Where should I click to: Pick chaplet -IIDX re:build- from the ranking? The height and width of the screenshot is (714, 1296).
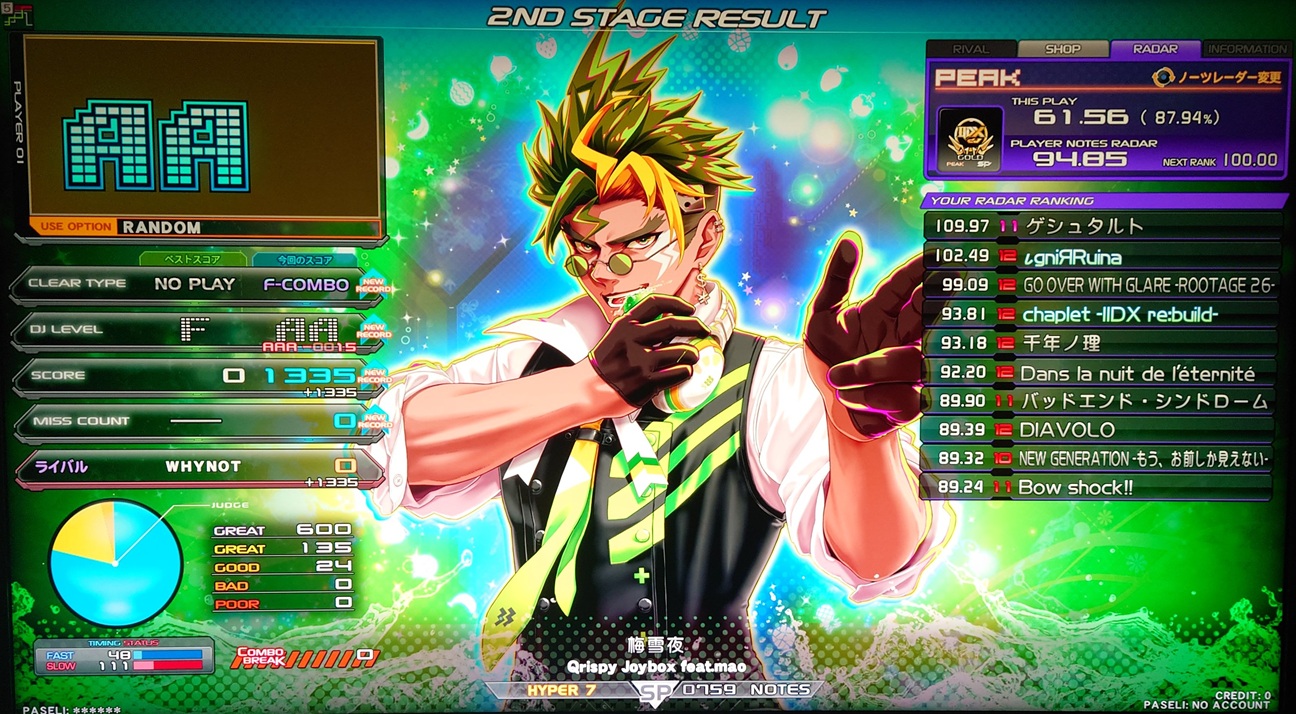pyautogui.click(x=1100, y=314)
